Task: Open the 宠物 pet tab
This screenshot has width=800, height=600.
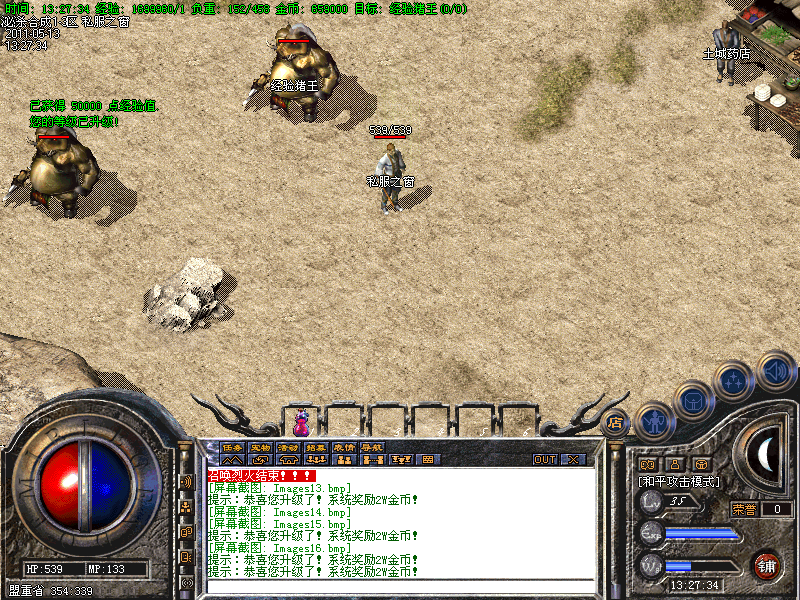Action: tap(260, 447)
